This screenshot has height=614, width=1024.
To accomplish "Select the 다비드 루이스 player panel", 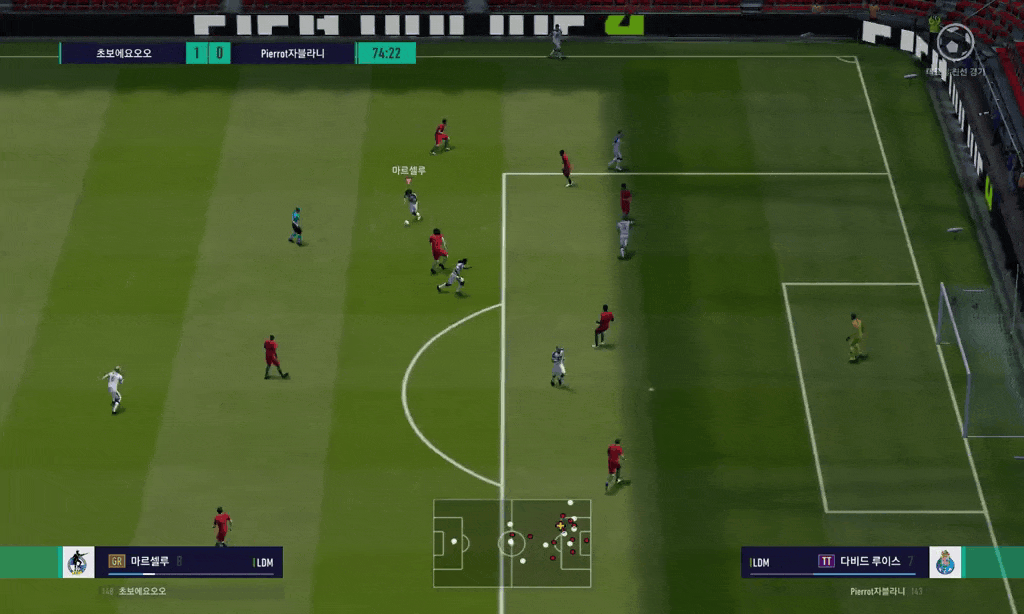I will 834,562.
